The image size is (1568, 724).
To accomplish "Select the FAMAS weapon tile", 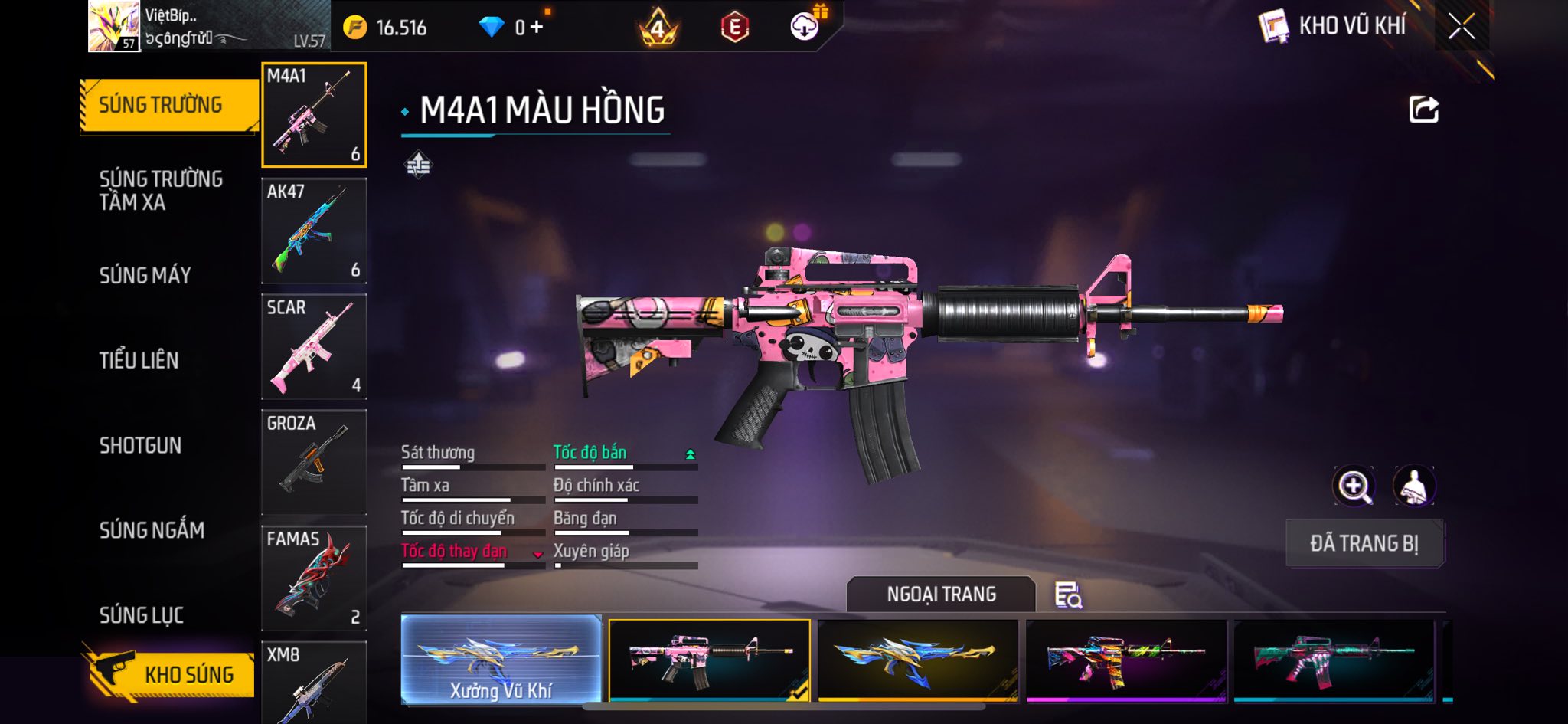I will coord(314,578).
